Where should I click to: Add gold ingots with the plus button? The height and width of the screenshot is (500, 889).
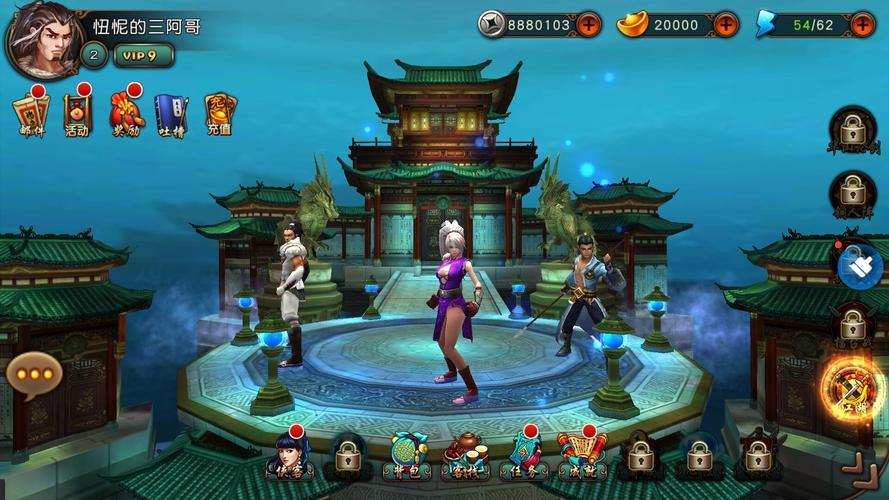[726, 24]
